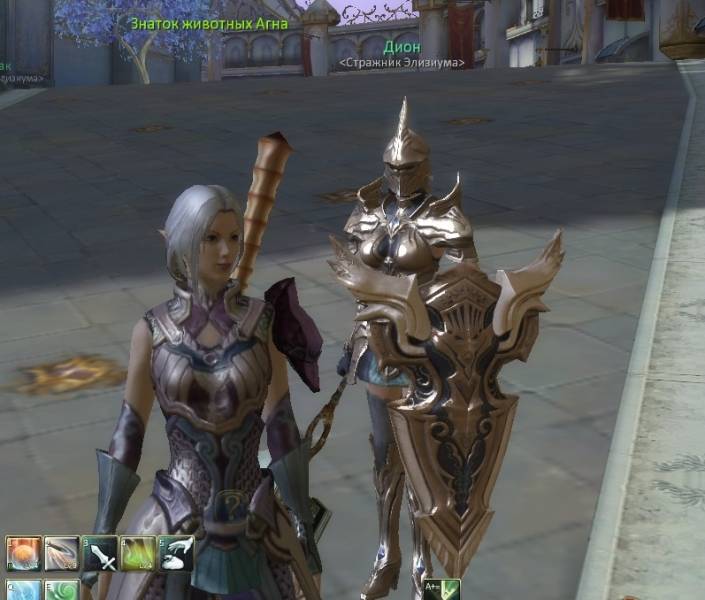Viewport: 705px width, 600px height.
Task: Click the hand gathering action icon
Action: [x=176, y=553]
